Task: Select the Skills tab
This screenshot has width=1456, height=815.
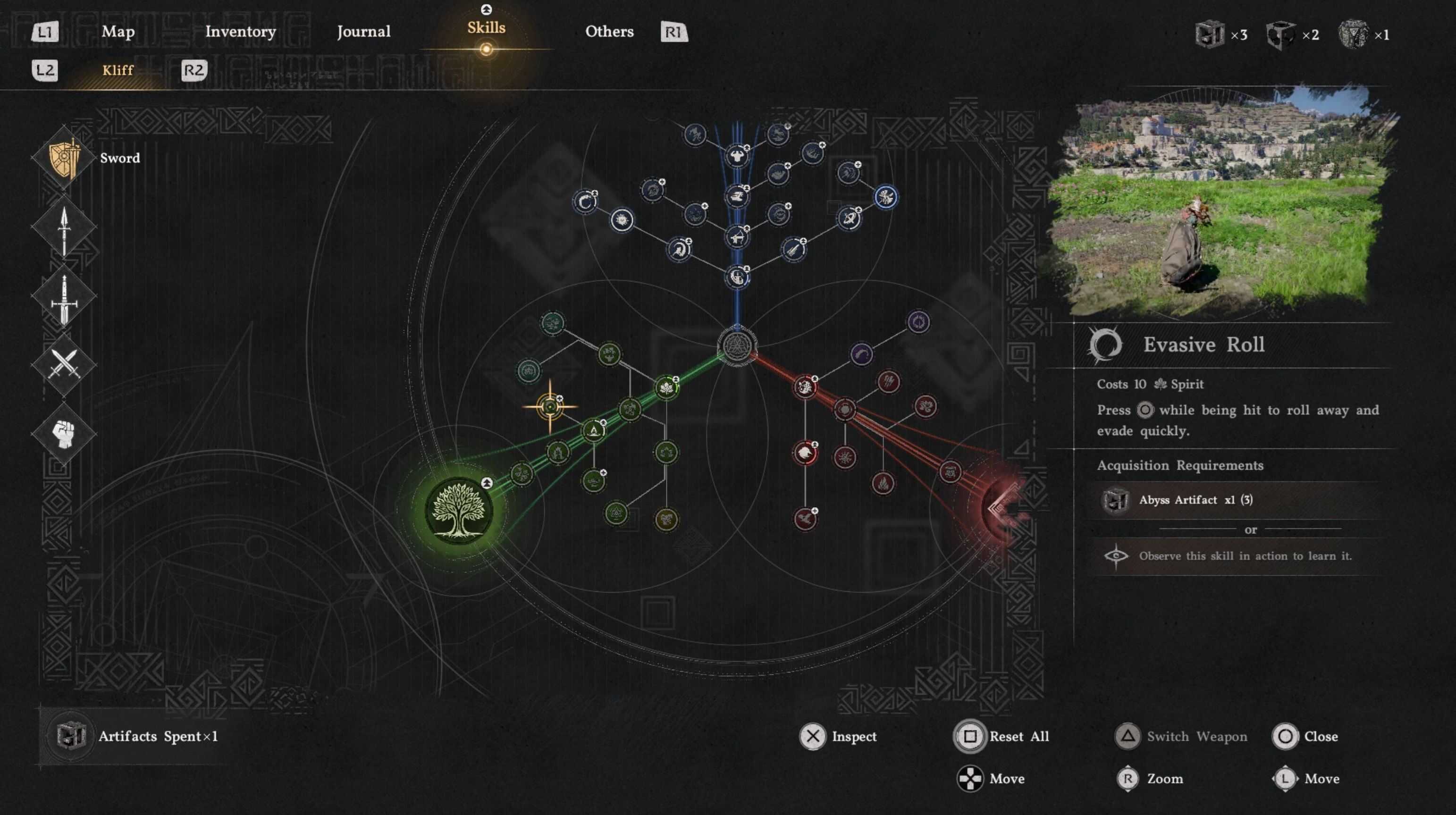Action: 486,28
